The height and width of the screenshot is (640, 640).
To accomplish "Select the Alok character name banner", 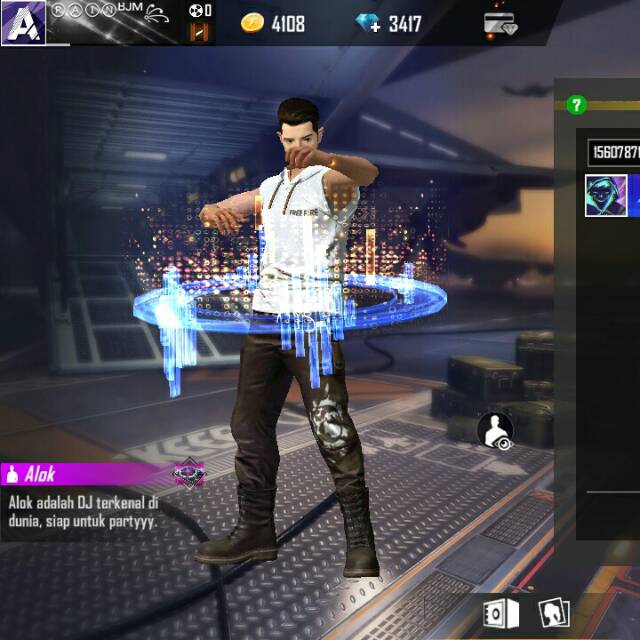I will tap(80, 474).
